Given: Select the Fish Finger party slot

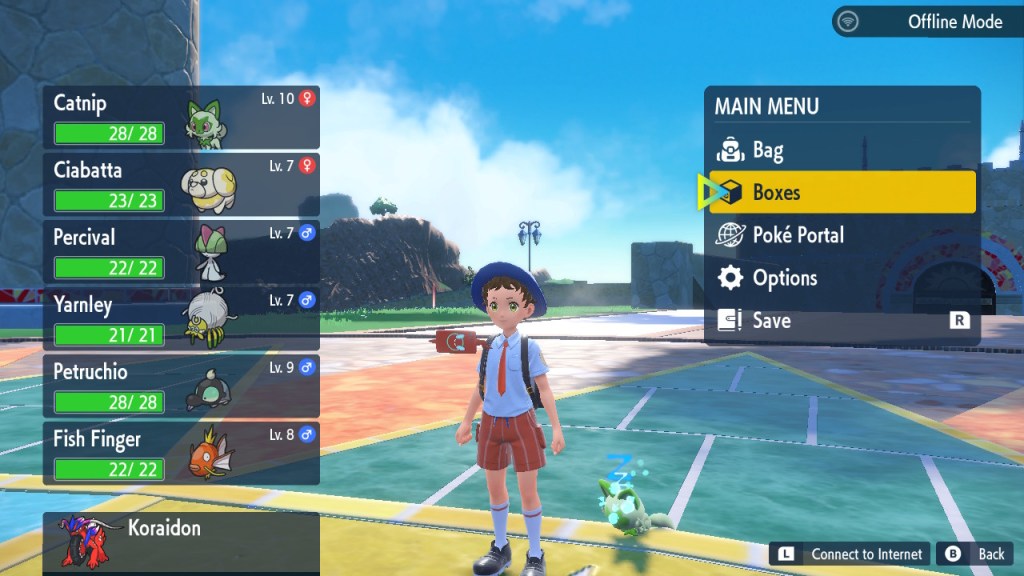Looking at the screenshot, I should point(181,453).
